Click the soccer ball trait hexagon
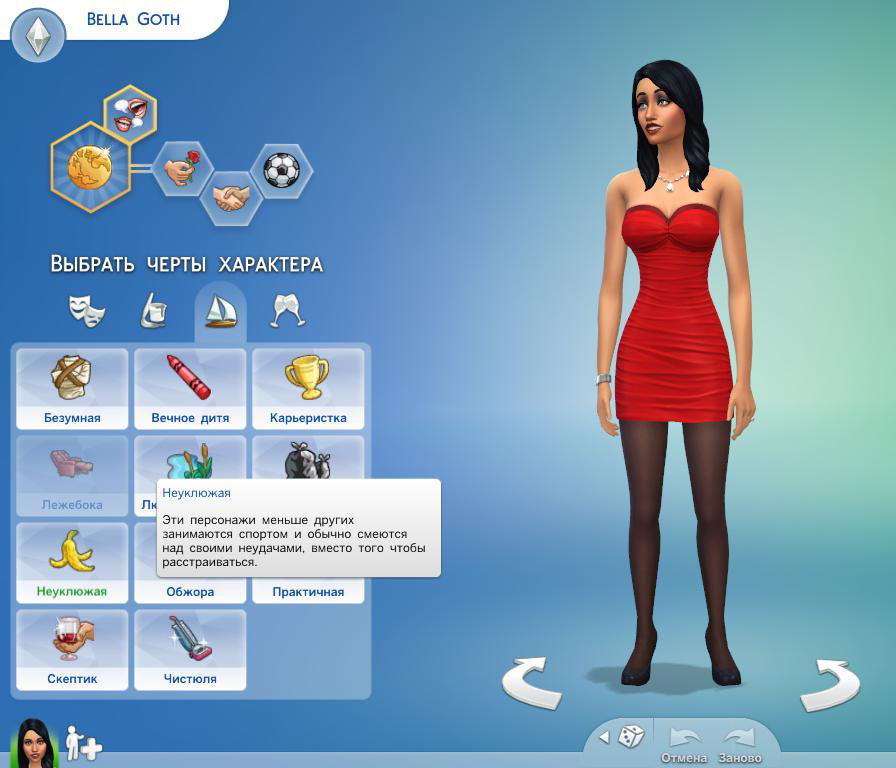Image resolution: width=896 pixels, height=768 pixels. 281,170
